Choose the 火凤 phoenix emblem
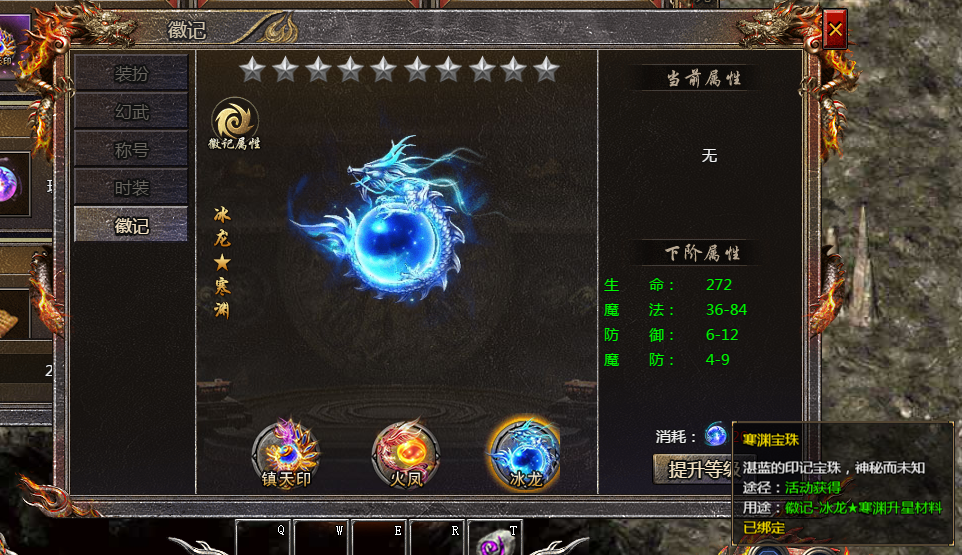The width and height of the screenshot is (962, 555). click(x=404, y=450)
